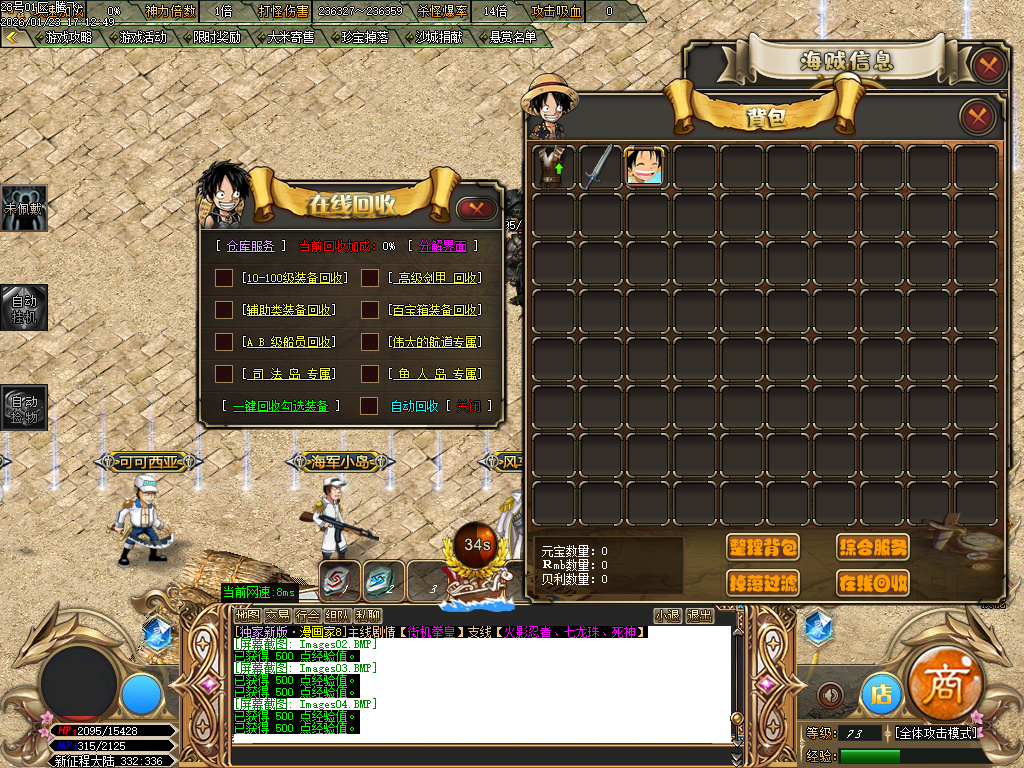Click the 整理背包 button
Screen dimensions: 1024x768
[763, 547]
